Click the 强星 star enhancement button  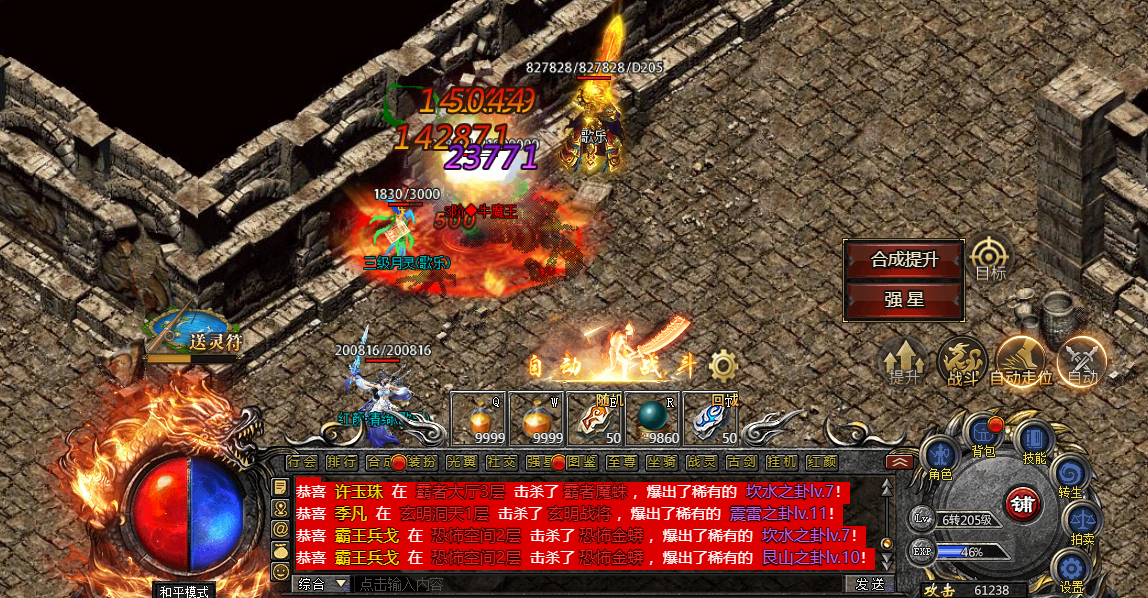pyautogui.click(x=904, y=300)
